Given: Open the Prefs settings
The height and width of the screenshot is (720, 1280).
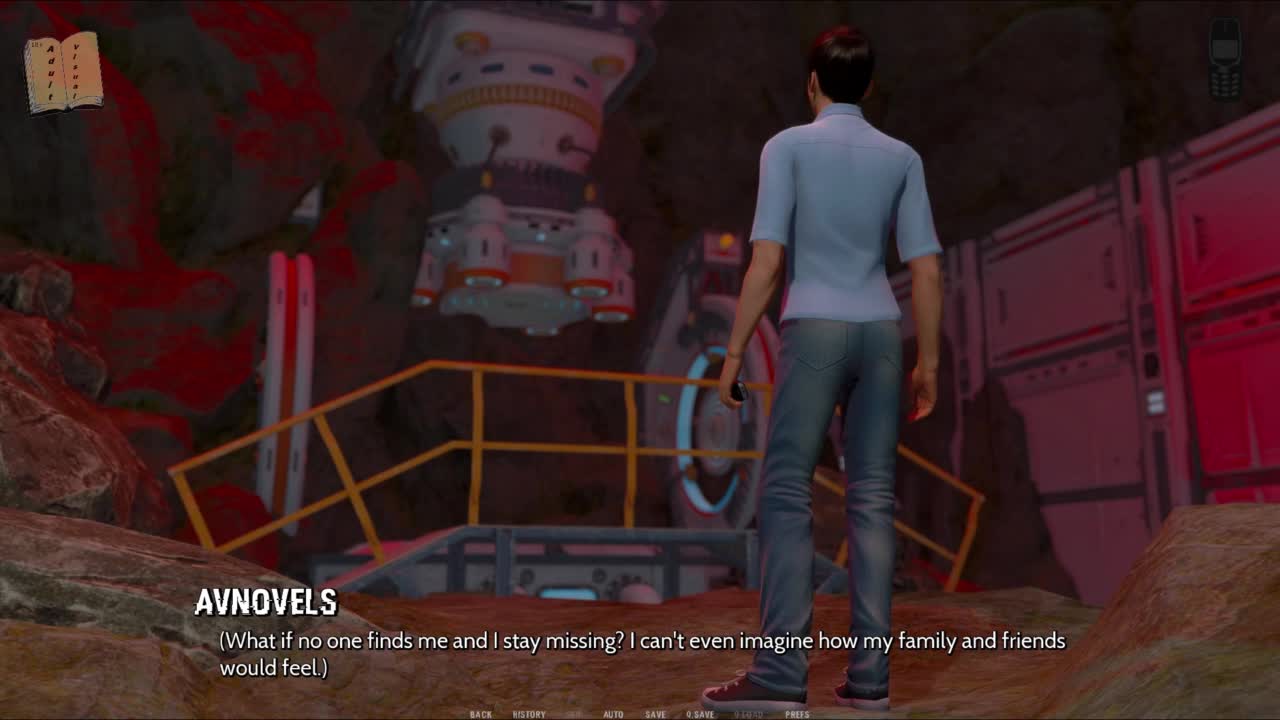Looking at the screenshot, I should coord(797,714).
